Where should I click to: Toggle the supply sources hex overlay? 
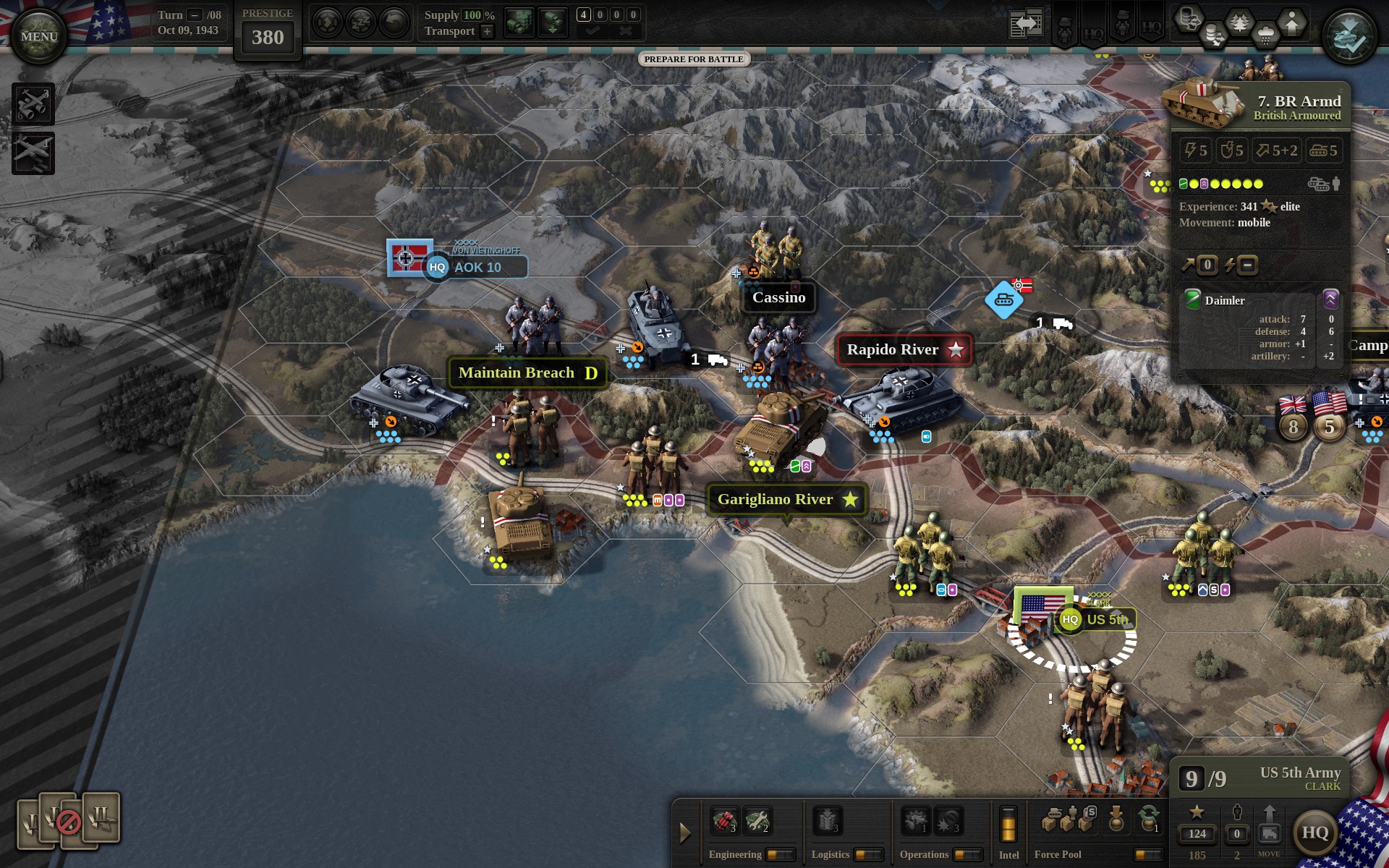click(1189, 19)
